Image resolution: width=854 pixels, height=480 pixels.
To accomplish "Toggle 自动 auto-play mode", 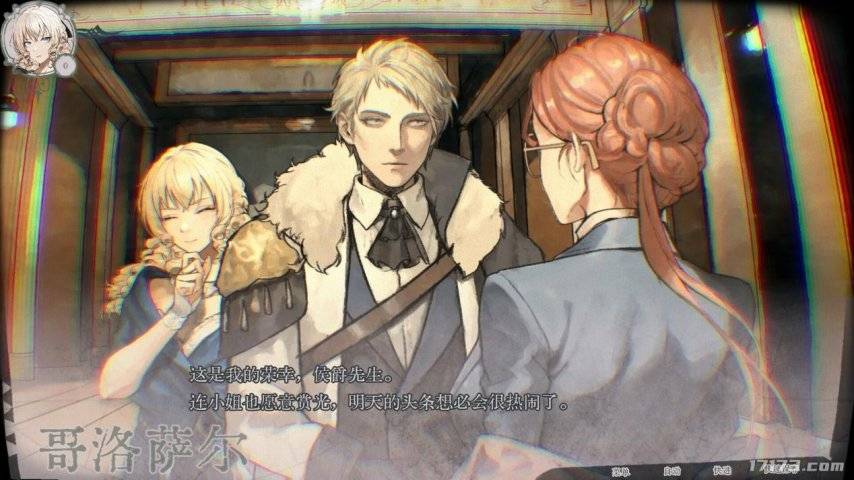I will (671, 468).
